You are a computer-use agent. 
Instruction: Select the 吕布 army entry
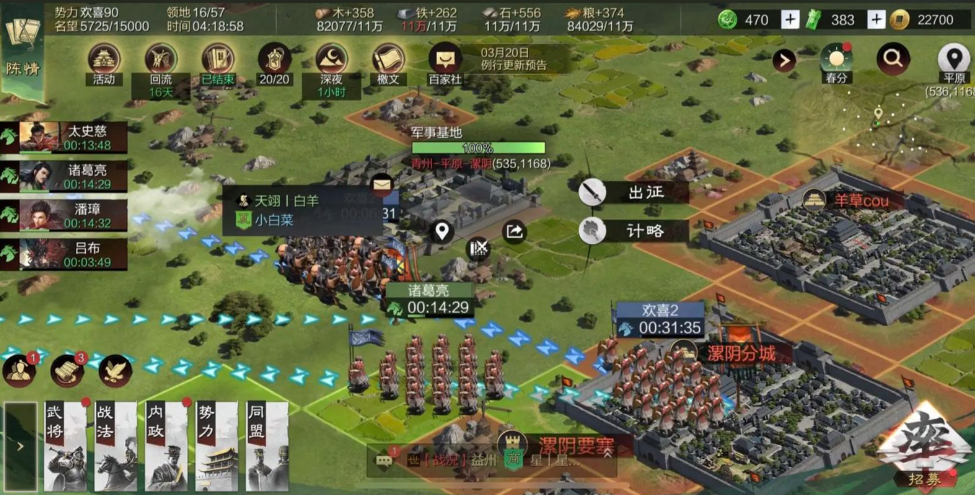pos(65,255)
